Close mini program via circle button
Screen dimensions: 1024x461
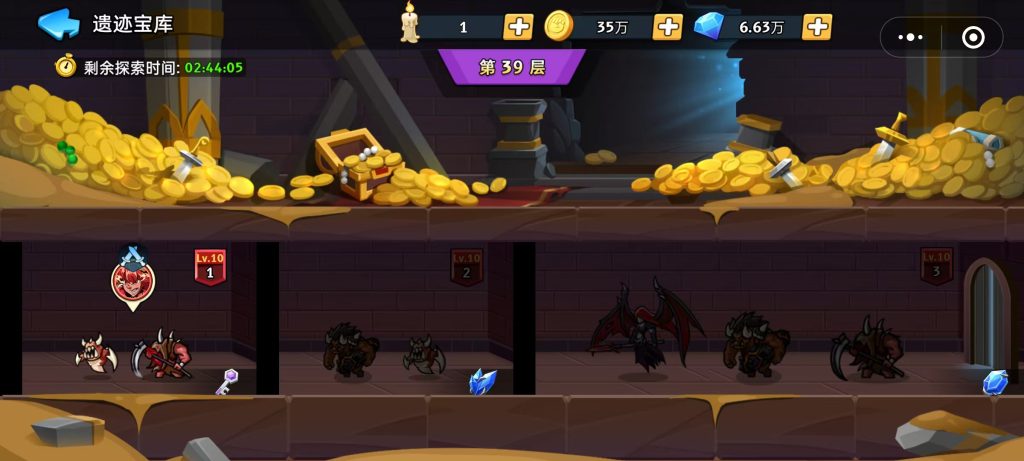pyautogui.click(x=972, y=37)
